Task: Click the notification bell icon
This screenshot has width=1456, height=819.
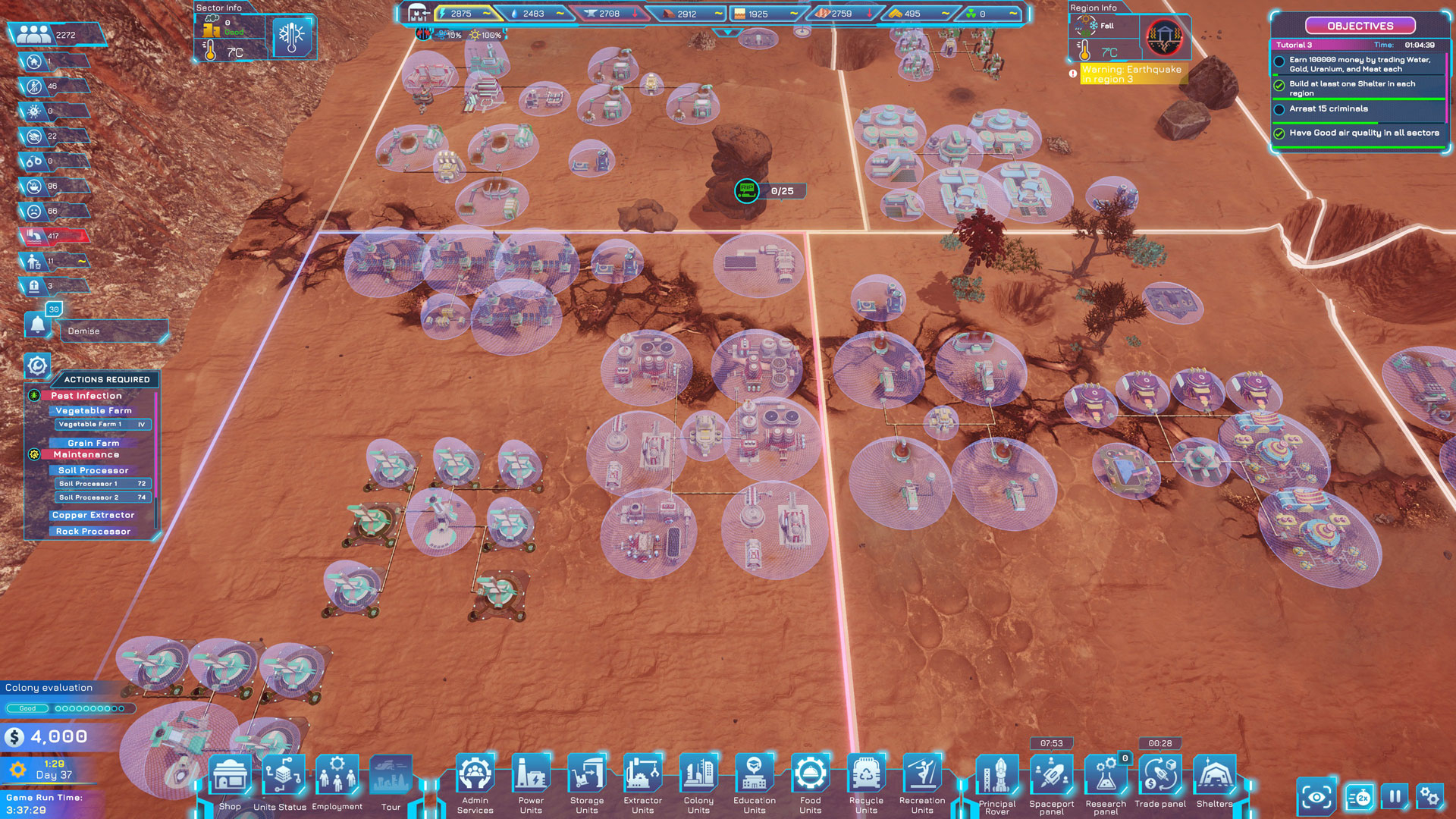Action: (37, 325)
